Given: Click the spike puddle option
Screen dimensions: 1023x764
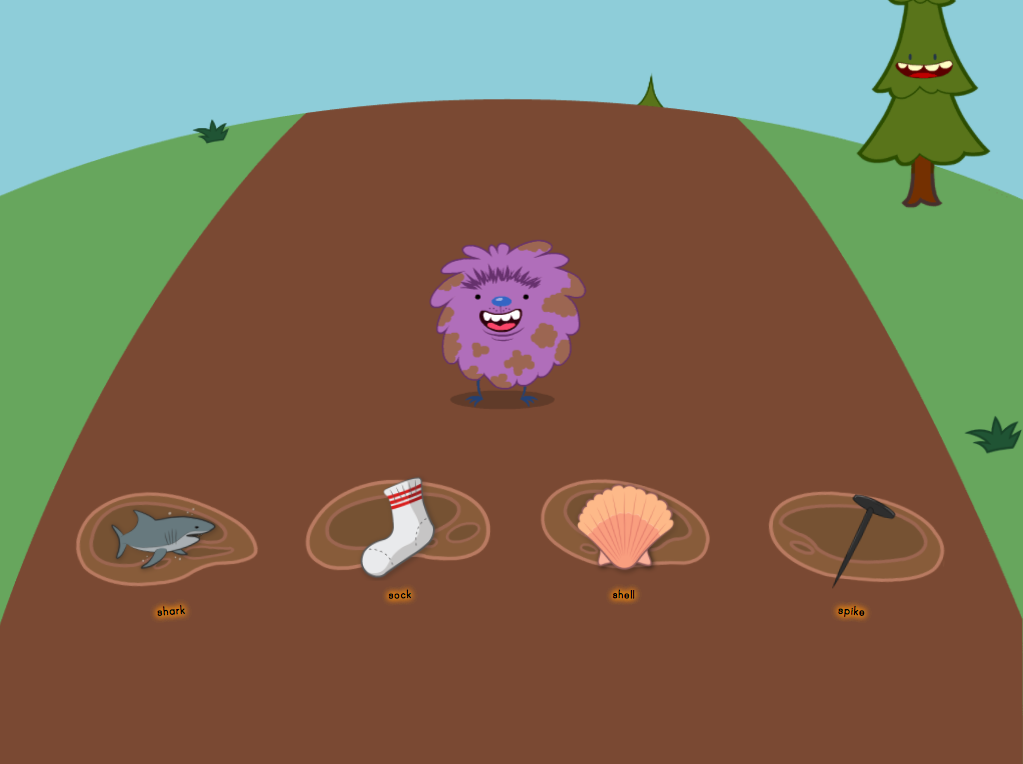Looking at the screenshot, I should click(x=857, y=536).
